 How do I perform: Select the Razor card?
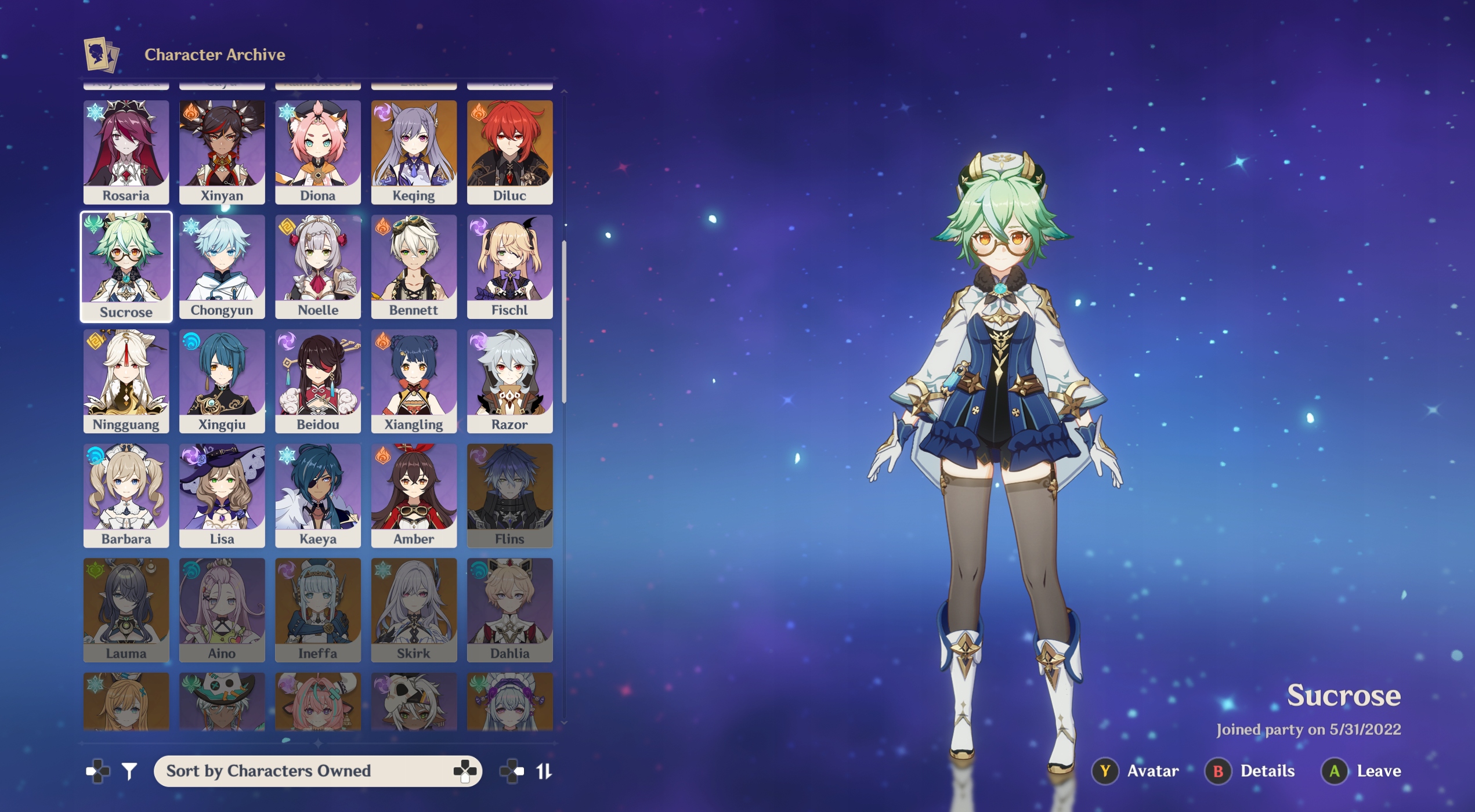509,380
